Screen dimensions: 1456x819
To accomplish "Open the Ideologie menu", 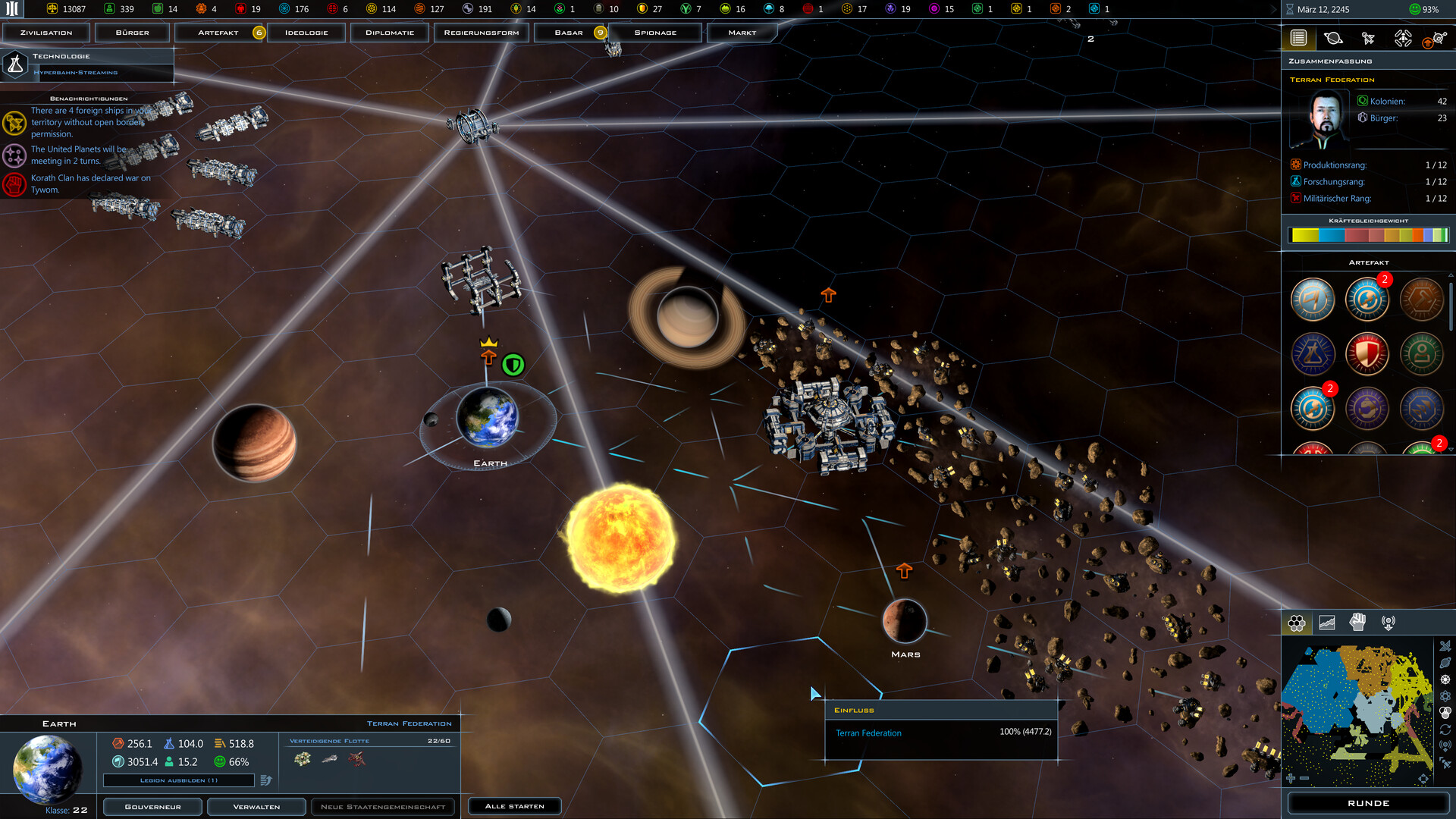I will [306, 33].
